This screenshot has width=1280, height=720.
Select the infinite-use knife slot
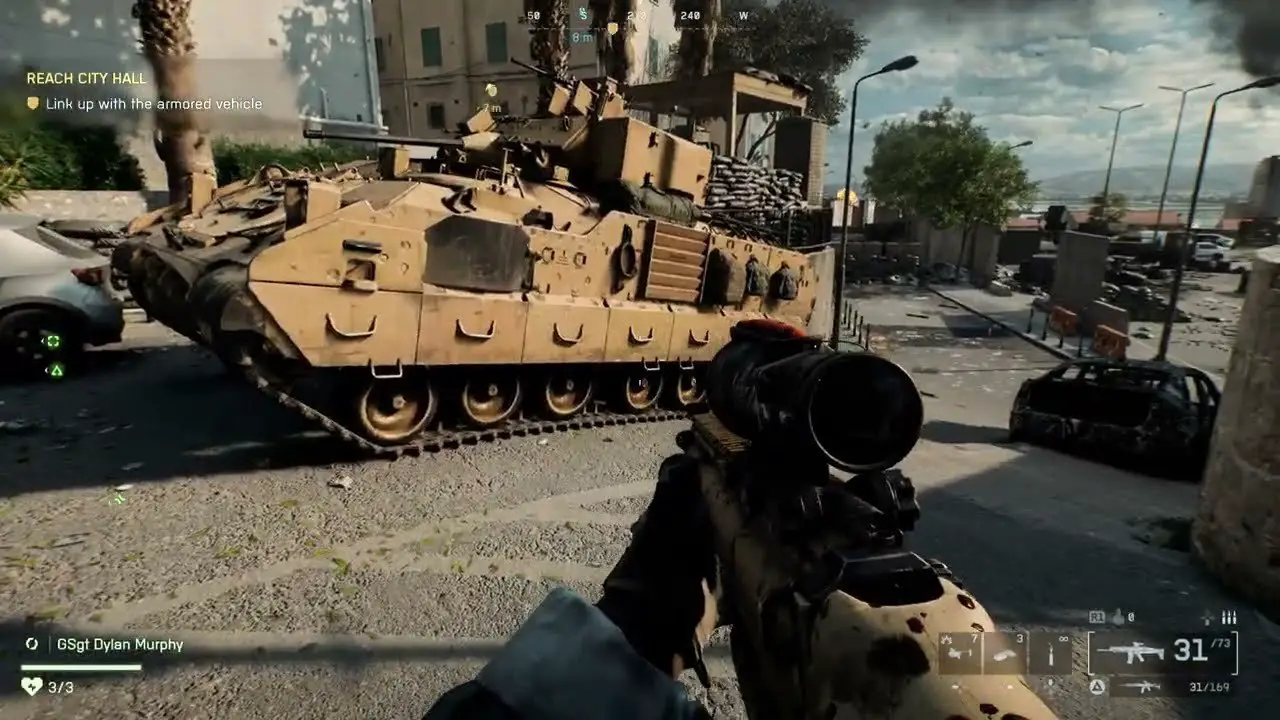tap(1051, 652)
